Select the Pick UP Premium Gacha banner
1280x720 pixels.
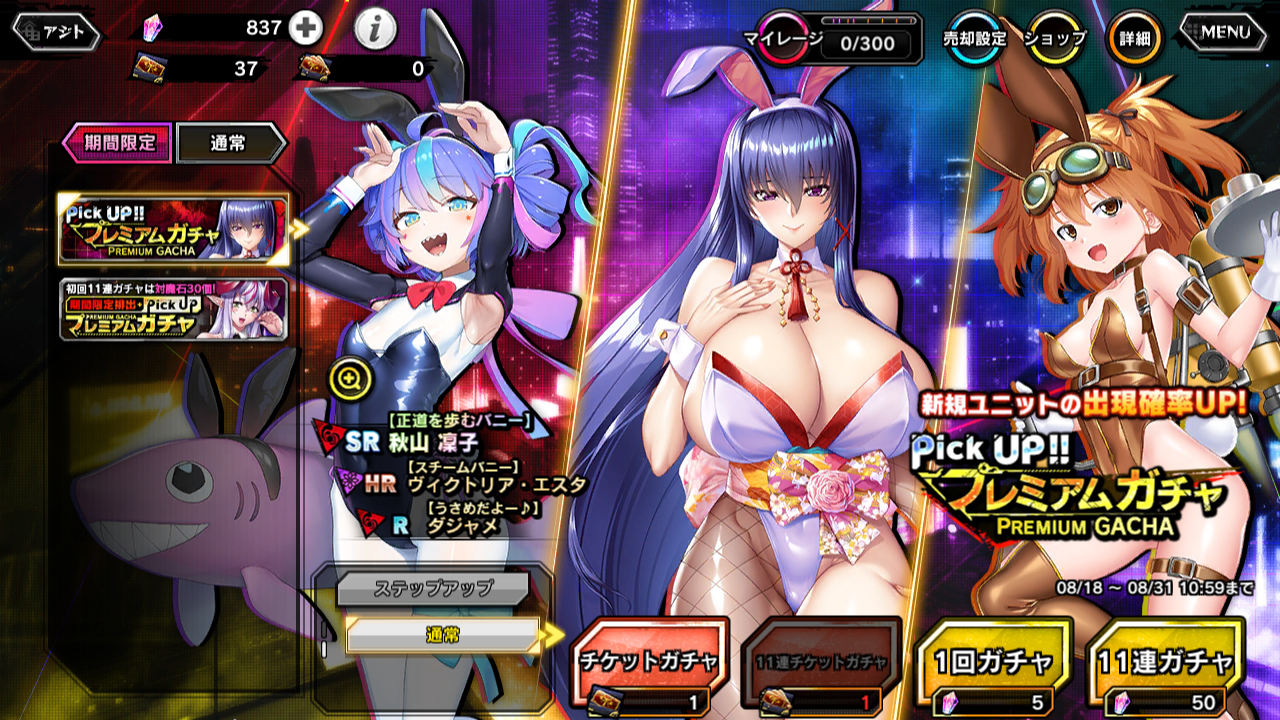coord(174,229)
